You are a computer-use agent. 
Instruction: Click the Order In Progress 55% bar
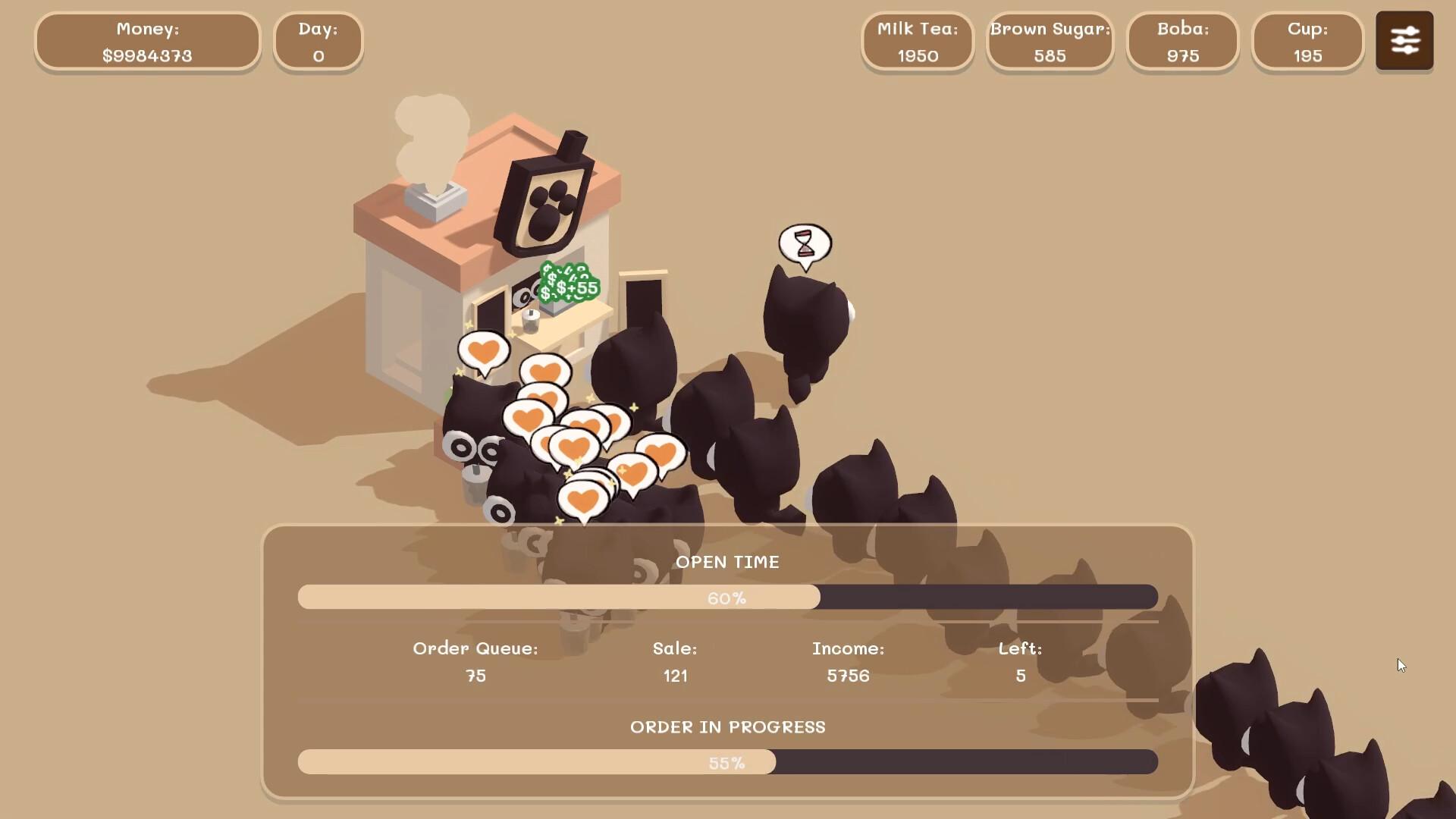tap(728, 763)
